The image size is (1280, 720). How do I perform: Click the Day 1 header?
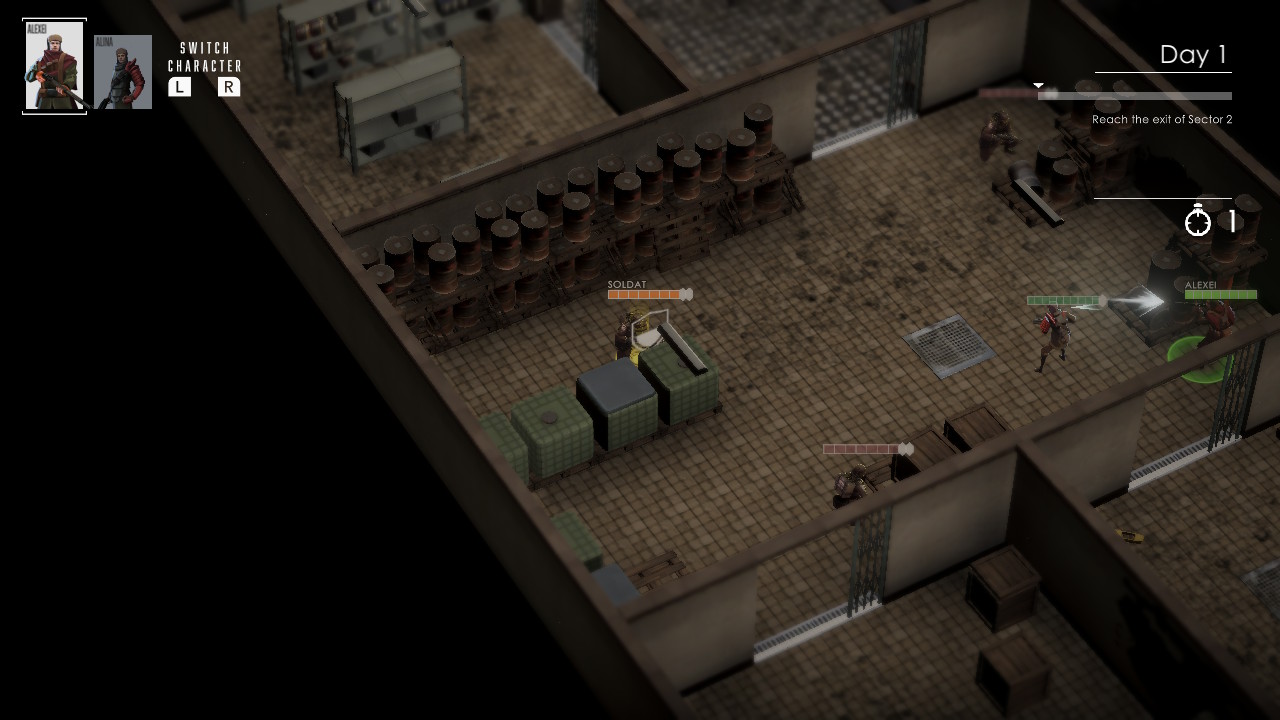1194,54
